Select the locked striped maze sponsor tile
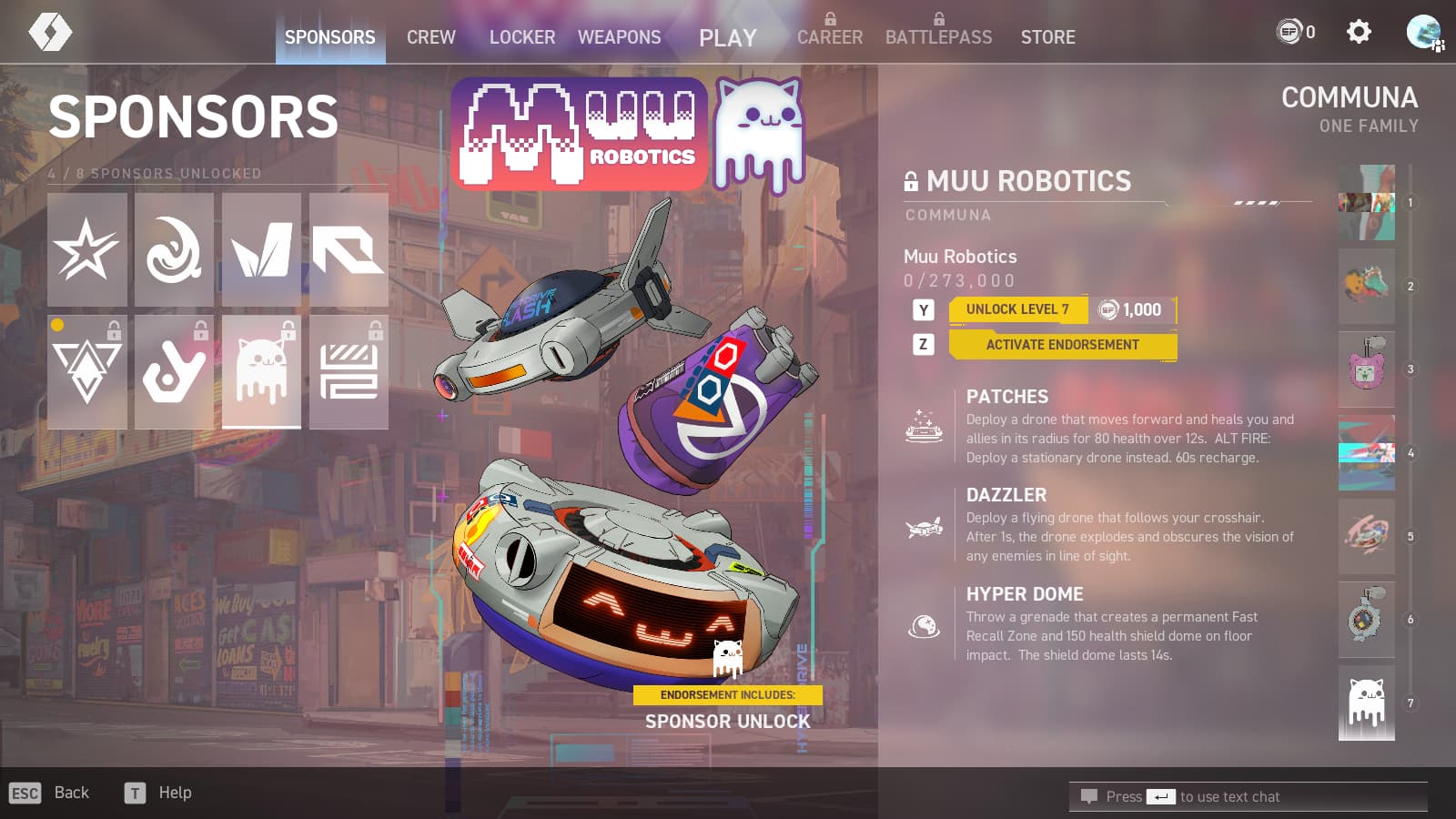 (349, 371)
